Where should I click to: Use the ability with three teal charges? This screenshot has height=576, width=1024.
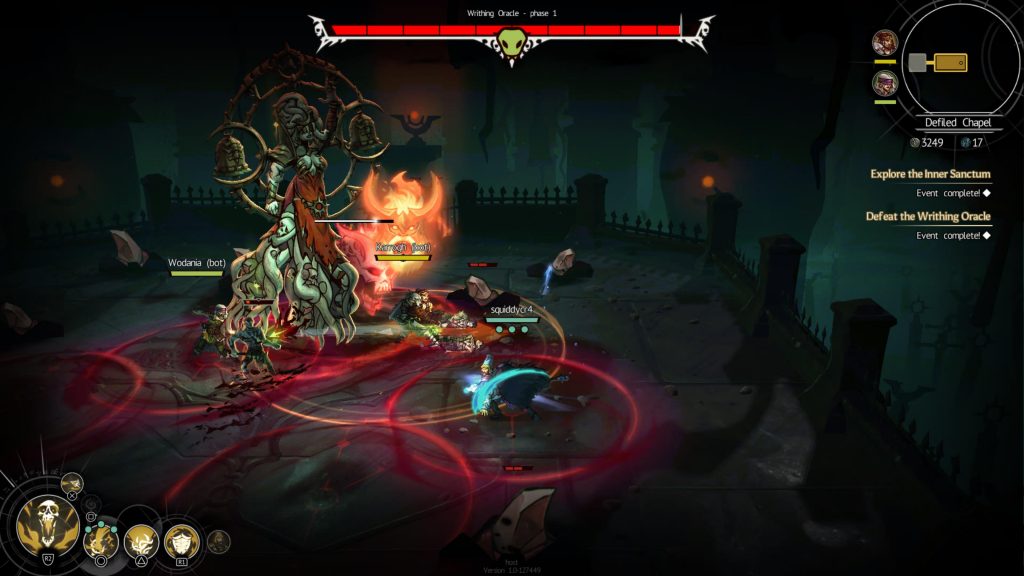click(101, 541)
